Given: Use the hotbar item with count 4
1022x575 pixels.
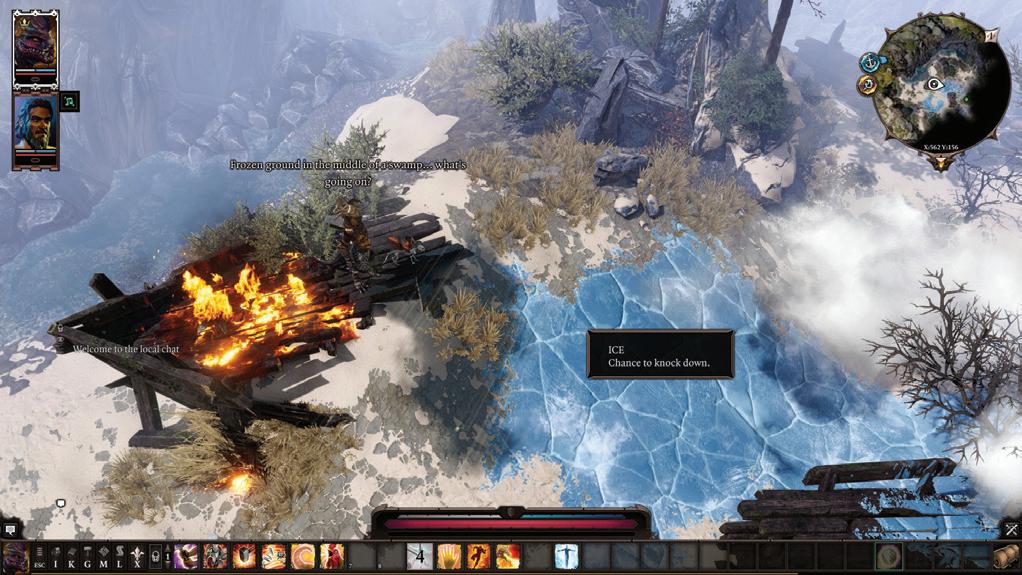Looking at the screenshot, I should (x=420, y=556).
